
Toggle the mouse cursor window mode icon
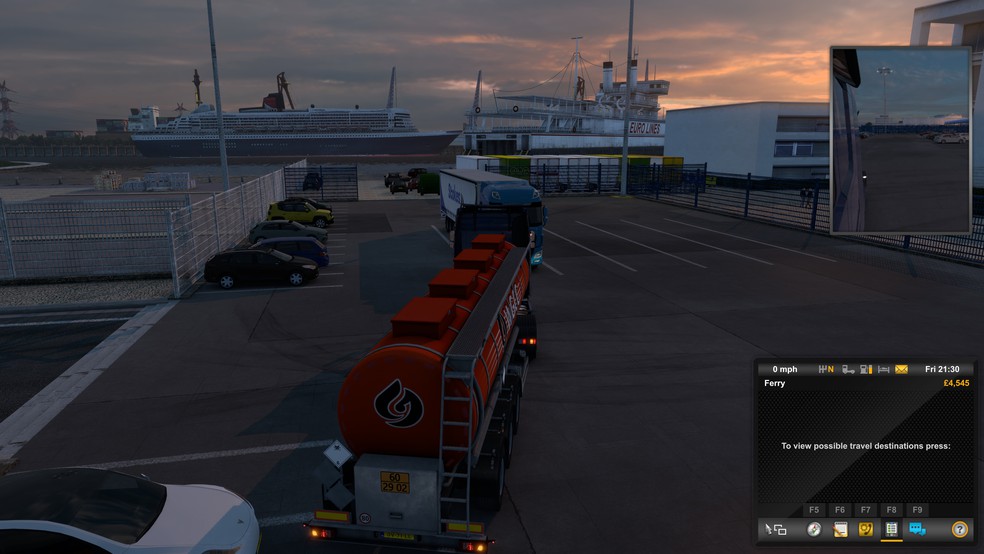776,529
